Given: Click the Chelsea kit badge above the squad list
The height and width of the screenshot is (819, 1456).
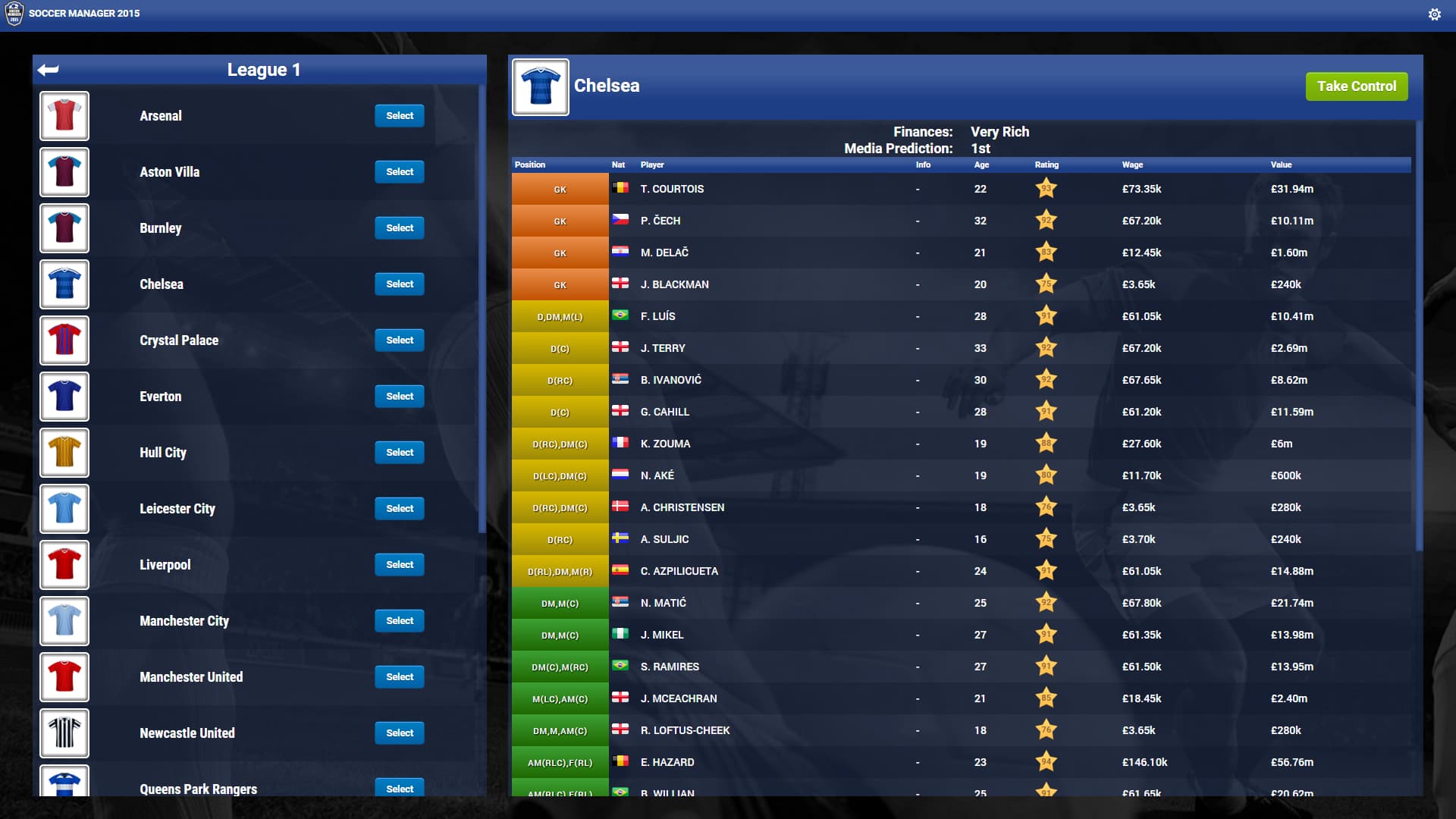Looking at the screenshot, I should coord(540,86).
